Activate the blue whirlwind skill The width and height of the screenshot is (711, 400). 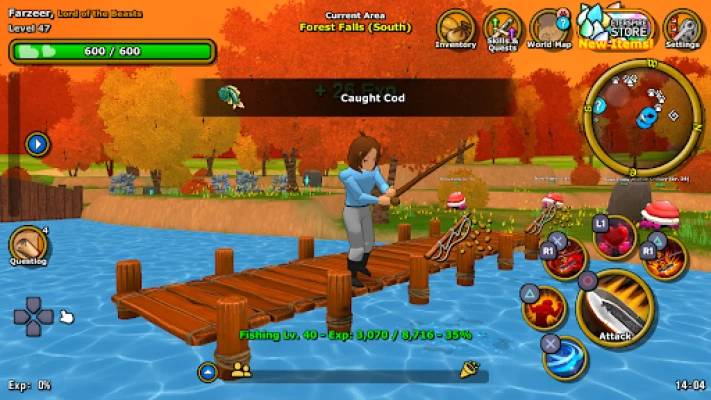click(566, 356)
